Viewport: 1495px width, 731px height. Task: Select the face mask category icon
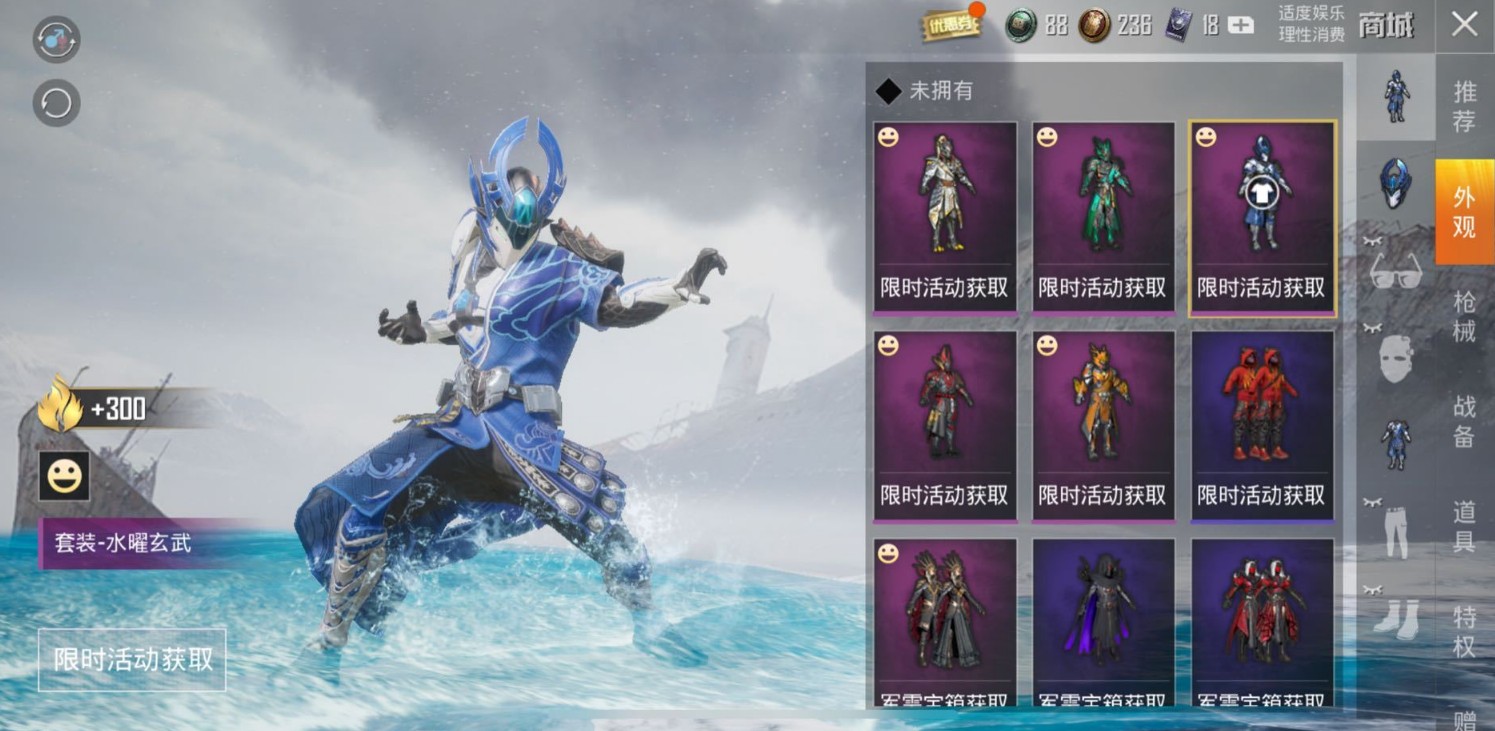click(x=1395, y=360)
